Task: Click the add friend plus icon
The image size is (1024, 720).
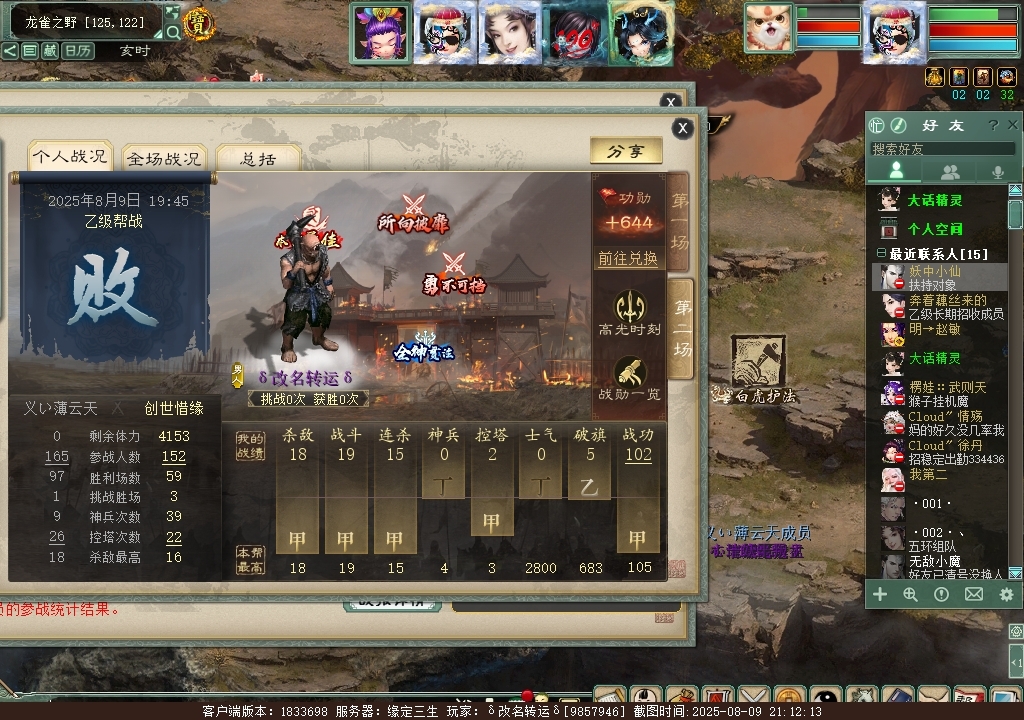Action: (x=880, y=594)
